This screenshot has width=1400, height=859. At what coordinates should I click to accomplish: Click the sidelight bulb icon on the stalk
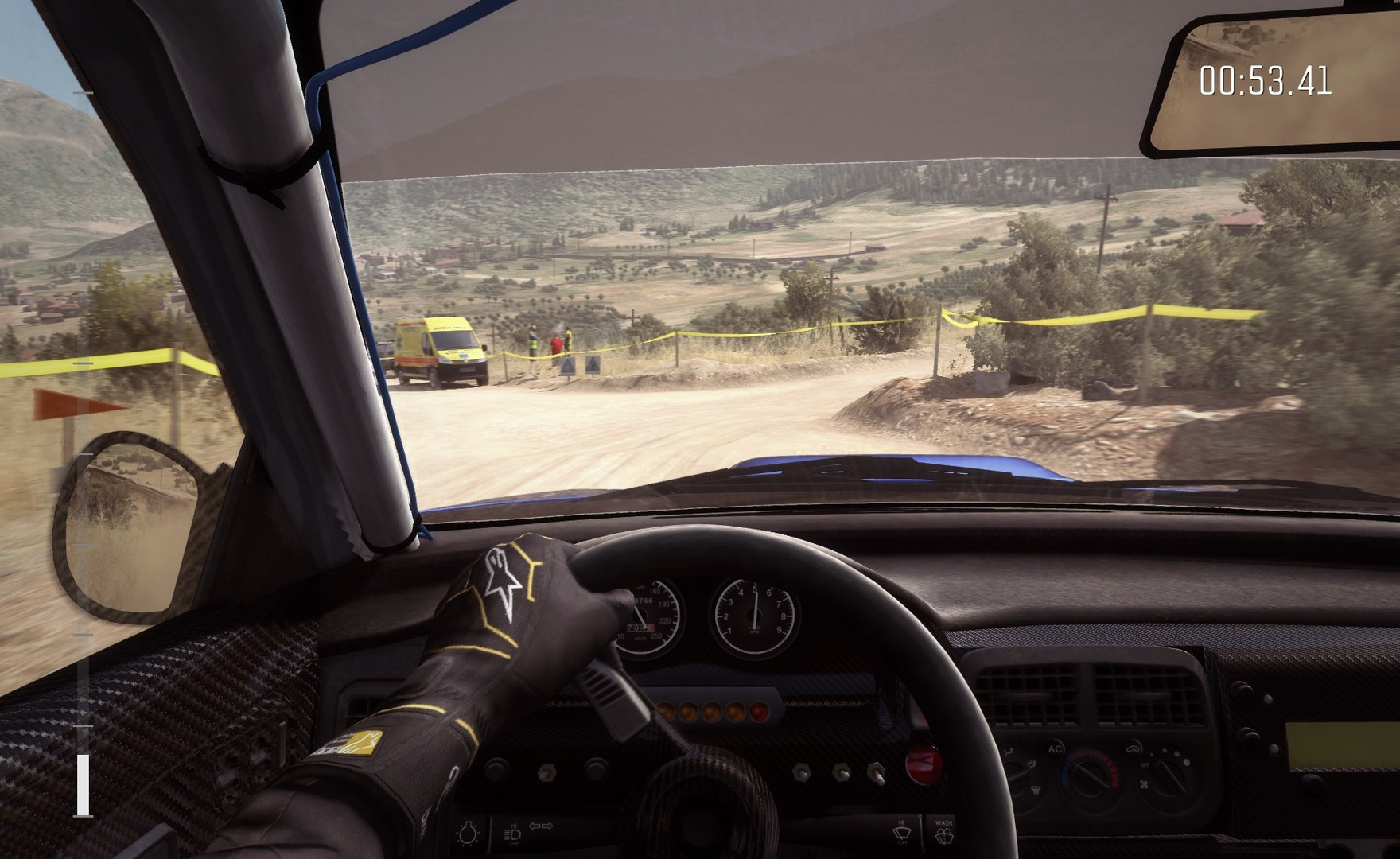tap(469, 832)
